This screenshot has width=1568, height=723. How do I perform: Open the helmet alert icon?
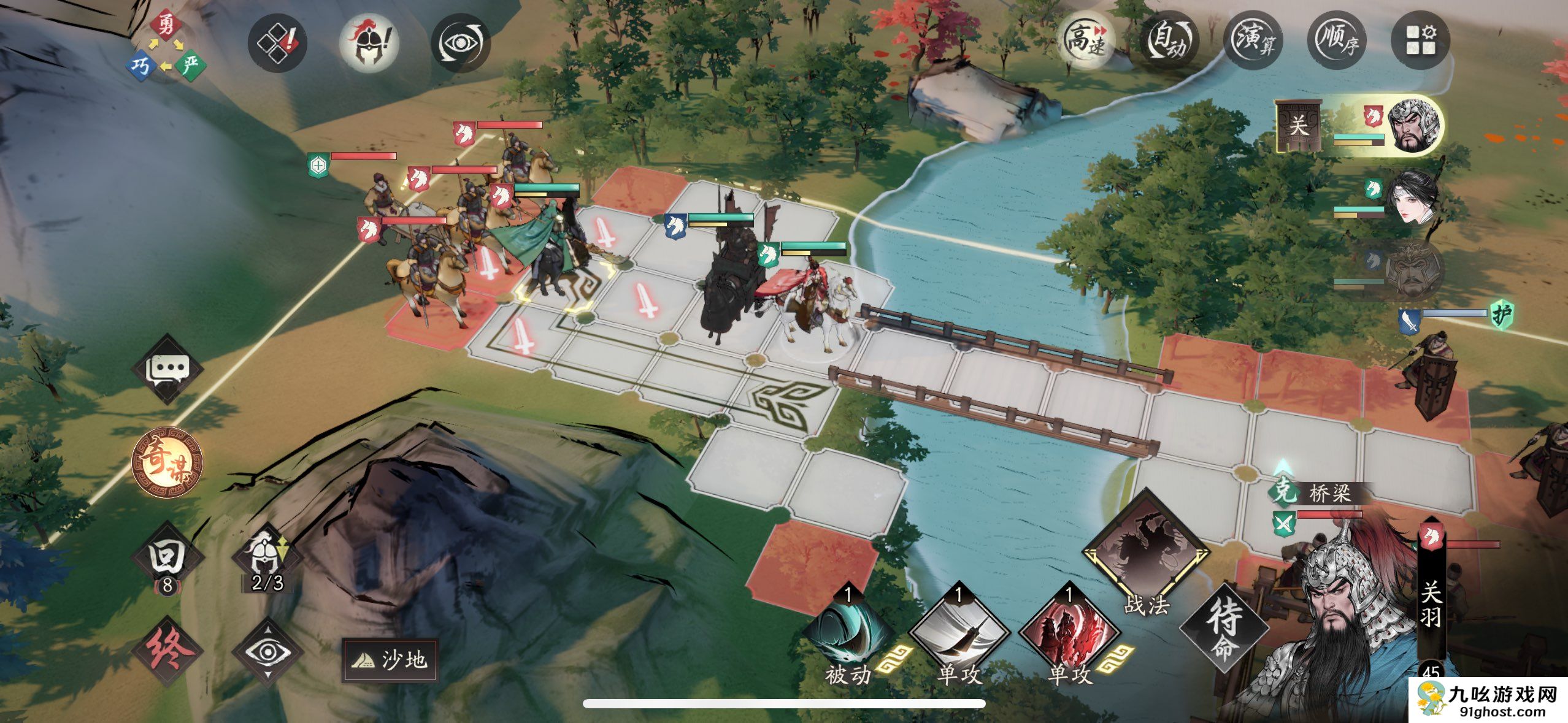pos(369,42)
